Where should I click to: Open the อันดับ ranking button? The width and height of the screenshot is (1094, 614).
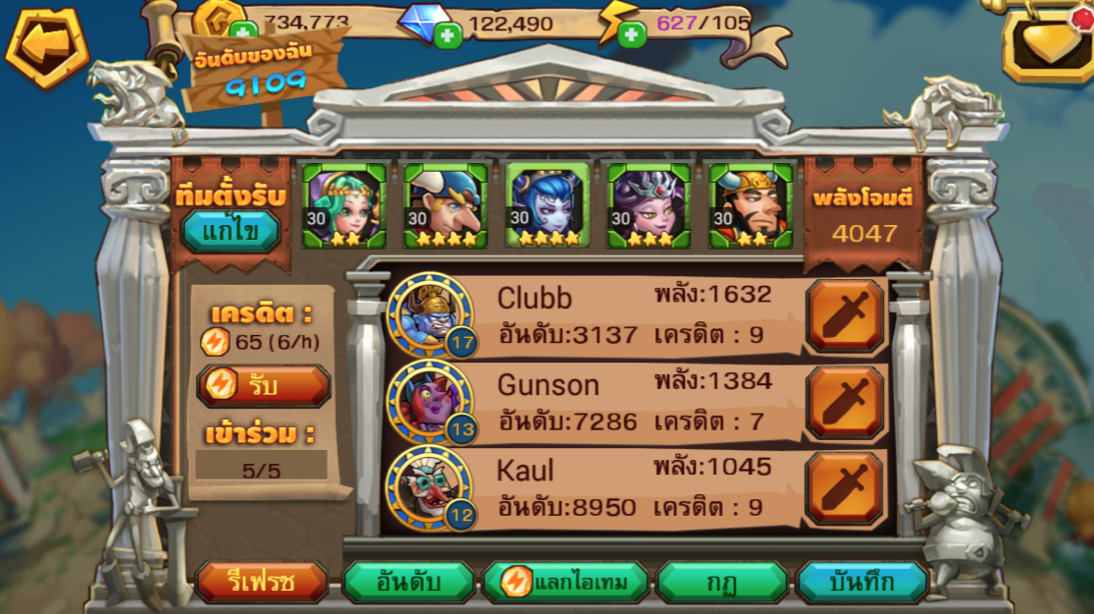[x=409, y=582]
